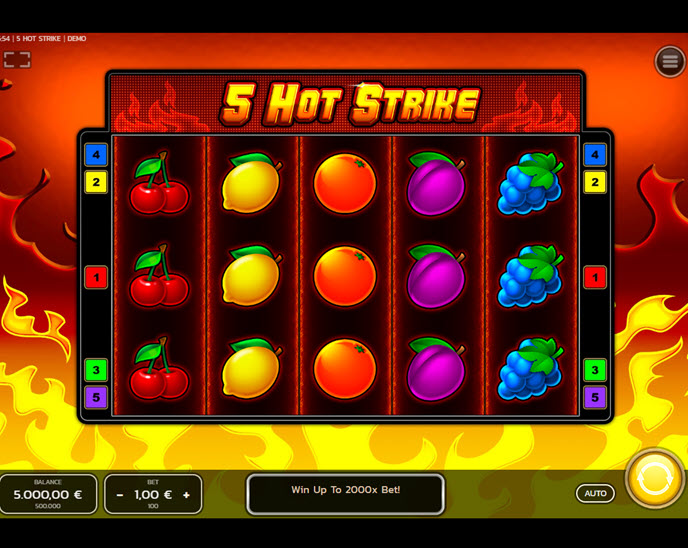Image resolution: width=688 pixels, height=548 pixels.
Task: Spin the reels with the round button
Action: coord(654,478)
